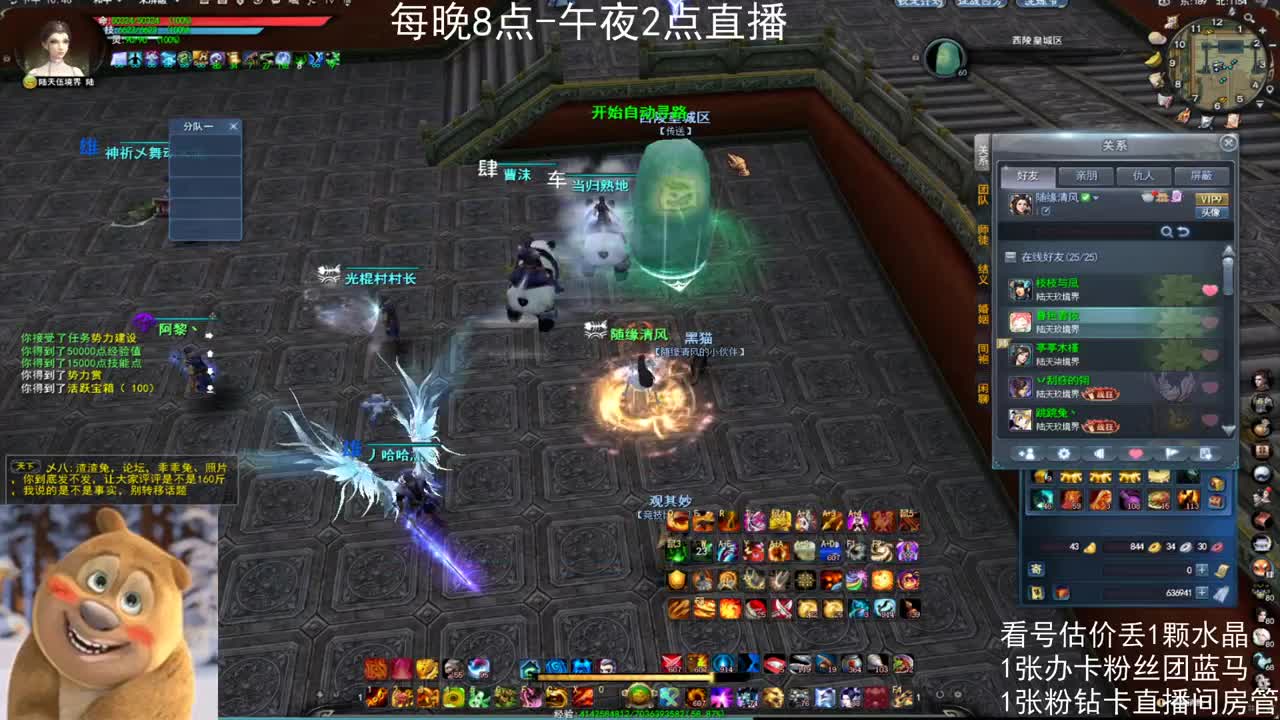This screenshot has height=720, width=1280.
Task: Open the friends list settings gear icon
Action: (1063, 452)
